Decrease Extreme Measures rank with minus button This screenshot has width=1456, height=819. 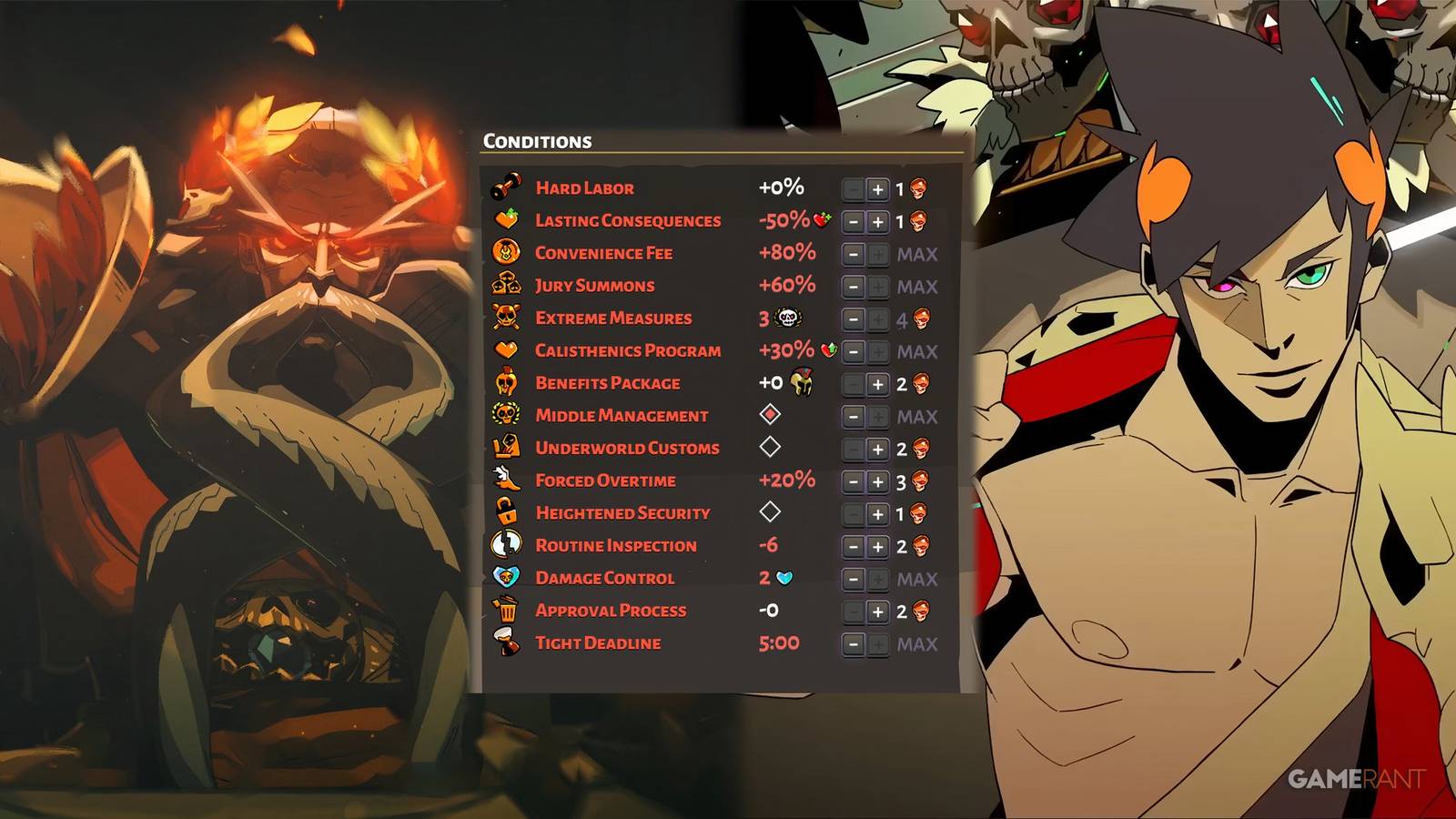[853, 318]
